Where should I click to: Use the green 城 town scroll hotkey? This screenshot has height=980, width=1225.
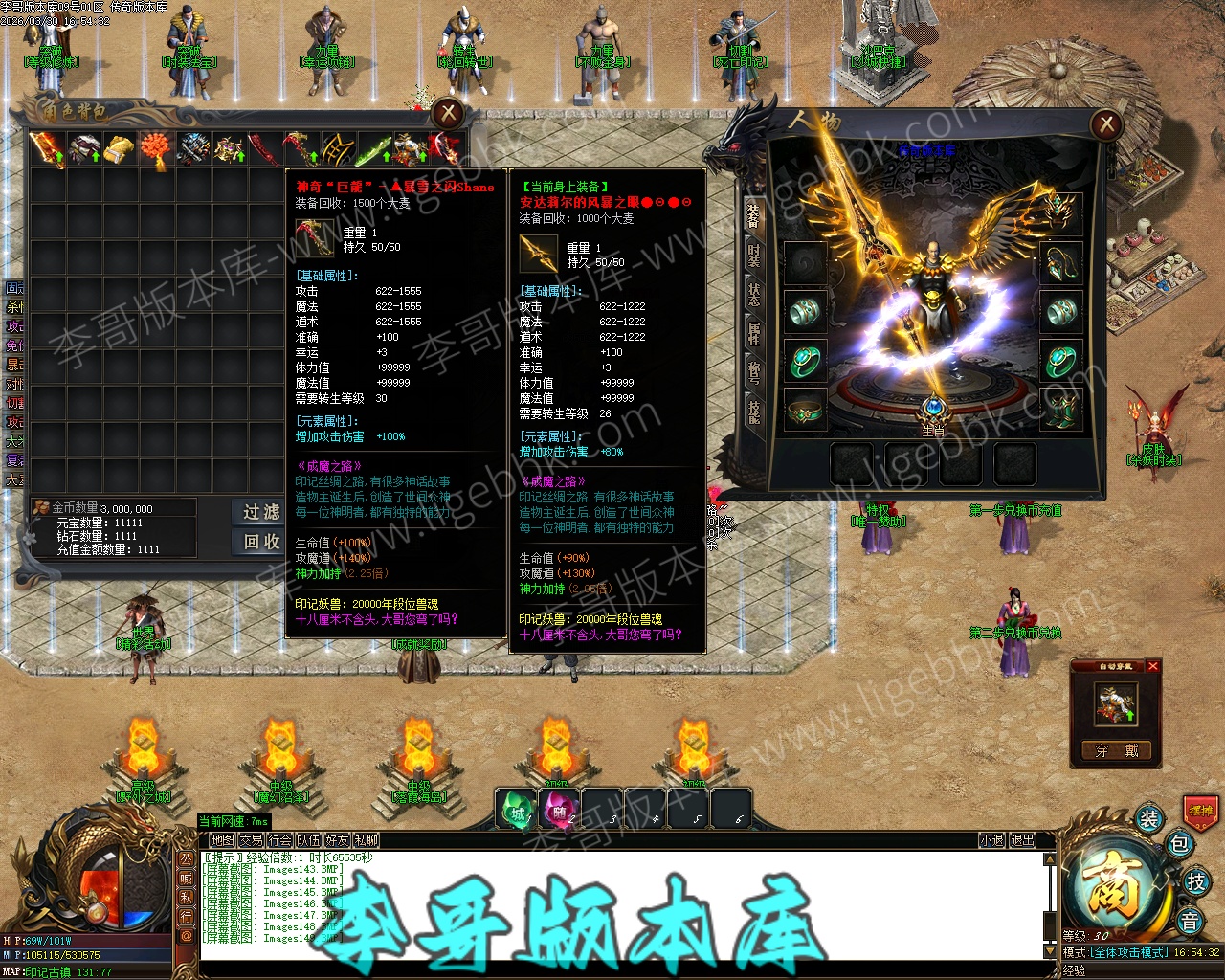[x=517, y=811]
